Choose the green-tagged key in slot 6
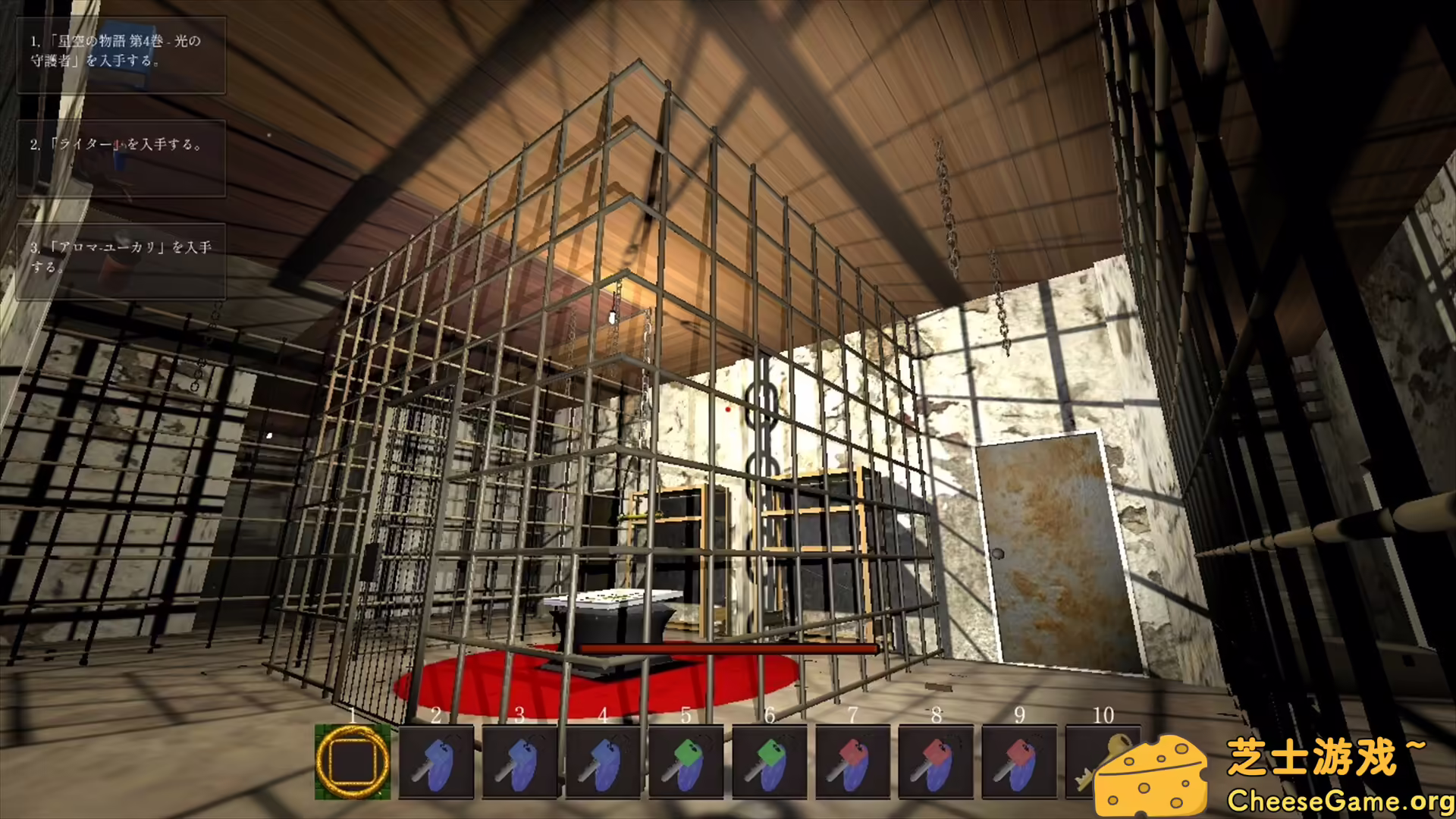Screen dimensions: 1456x819 (770, 761)
